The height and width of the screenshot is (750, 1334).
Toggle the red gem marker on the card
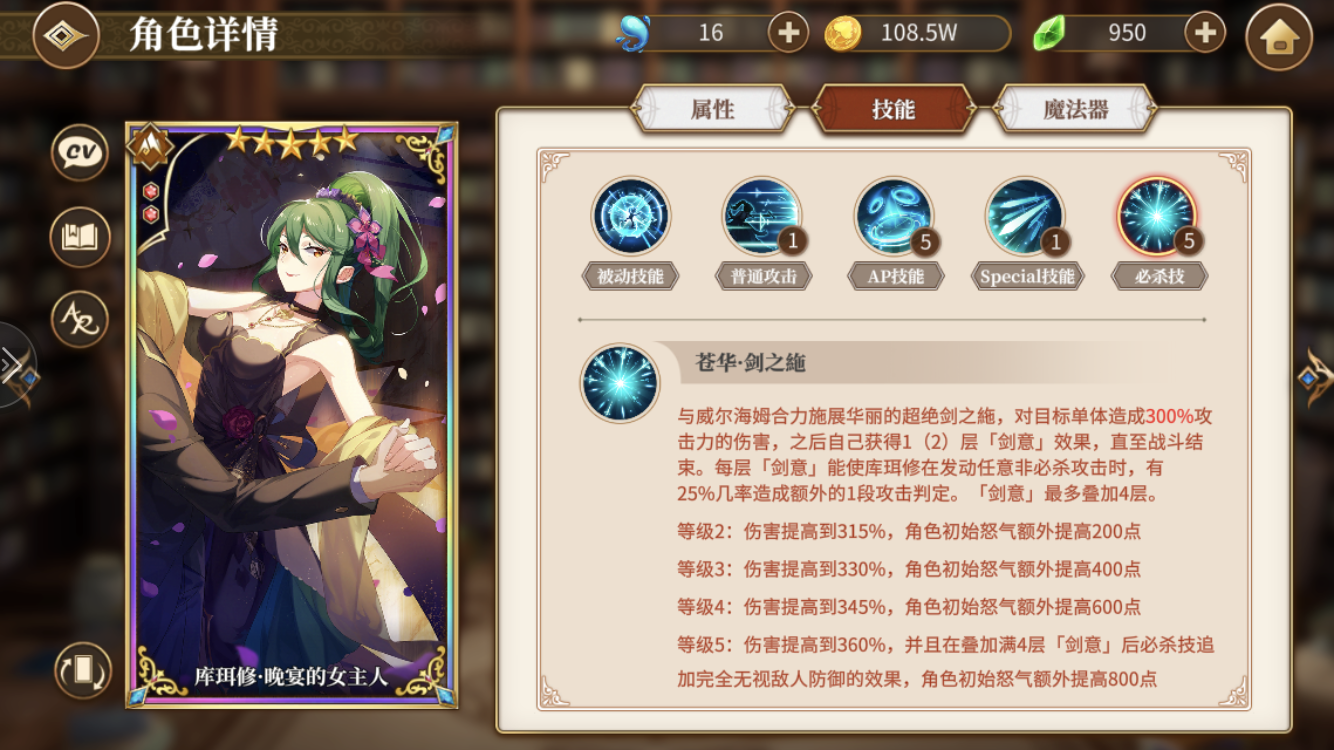(150, 189)
